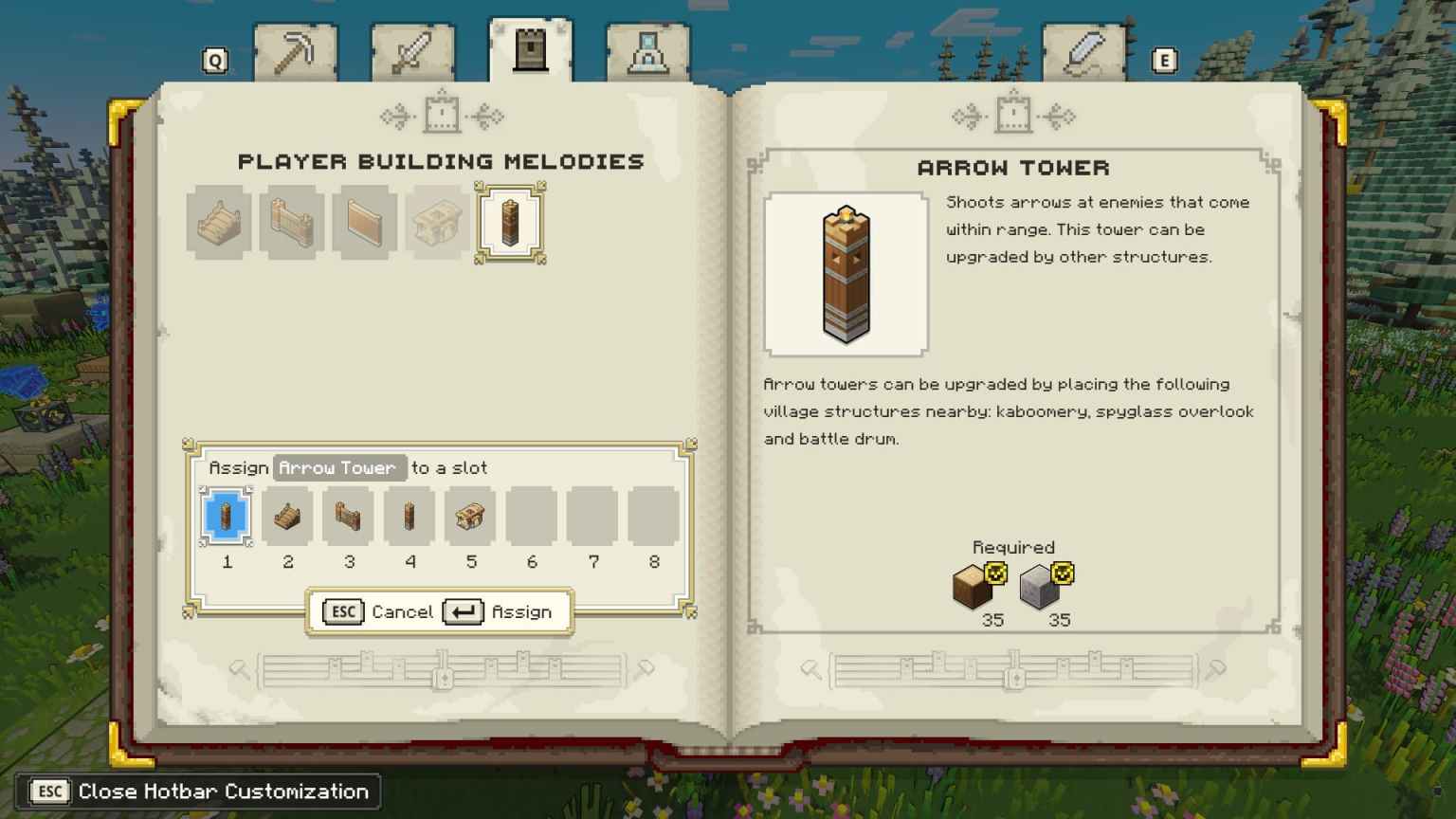Click the fountain structures tab icon
The width and height of the screenshot is (1456, 819).
pyautogui.click(x=649, y=52)
